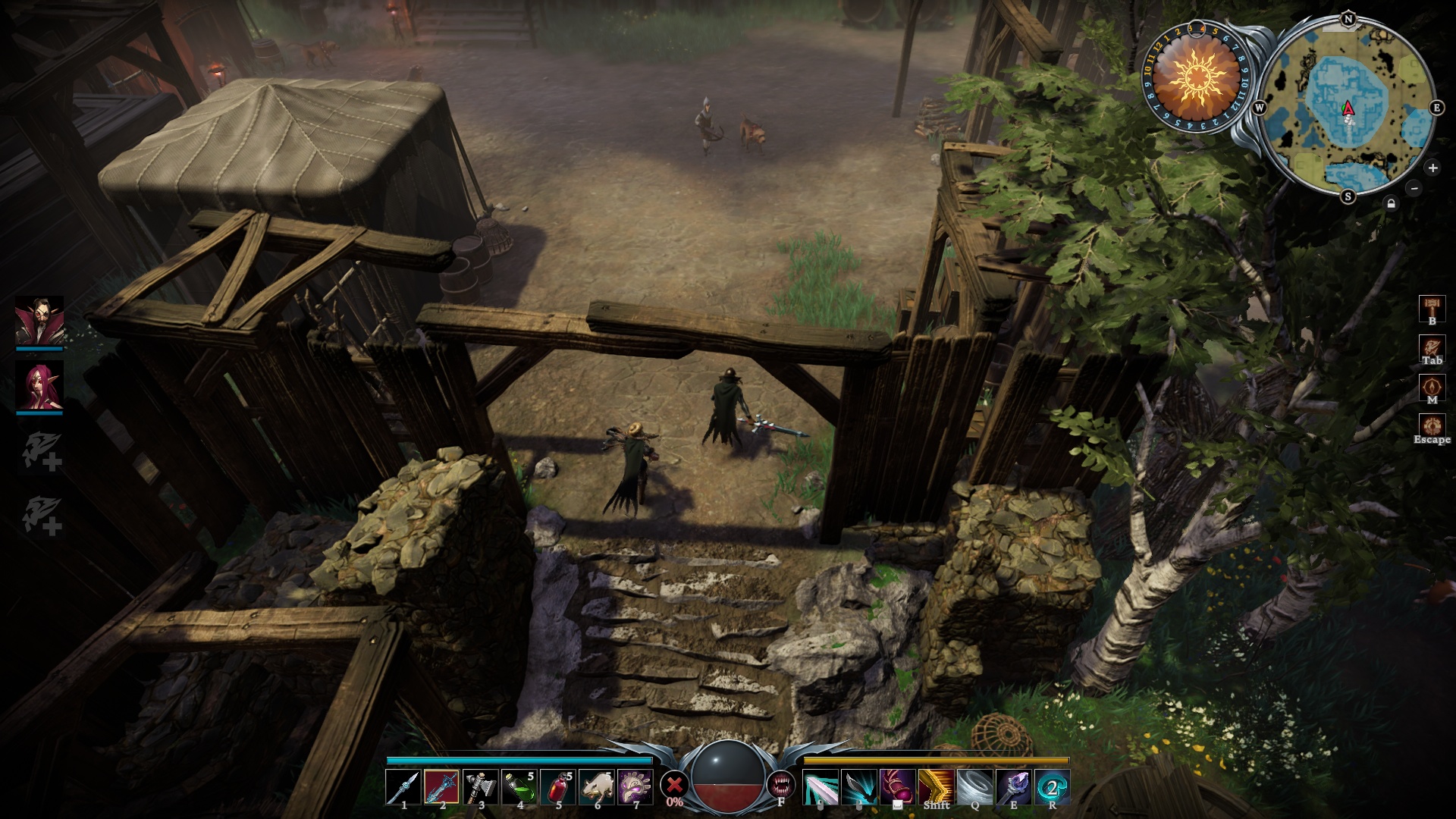Screen dimensions: 1456x819
Task: Select the pink-haired clan member portrait
Action: 39,386
